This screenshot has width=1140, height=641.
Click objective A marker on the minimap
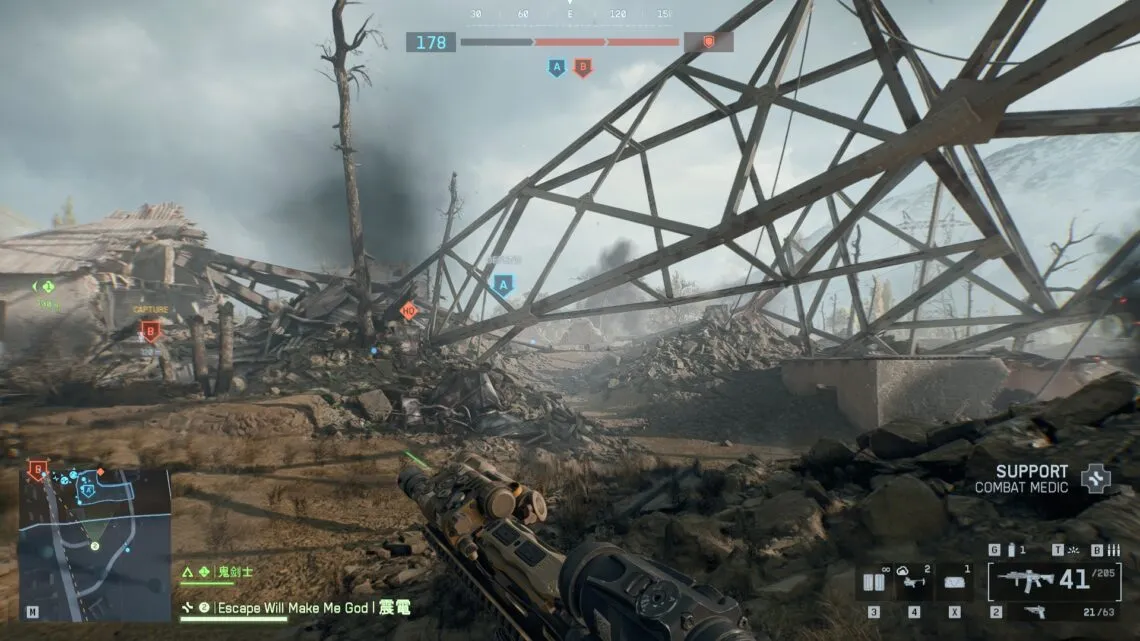[88, 490]
